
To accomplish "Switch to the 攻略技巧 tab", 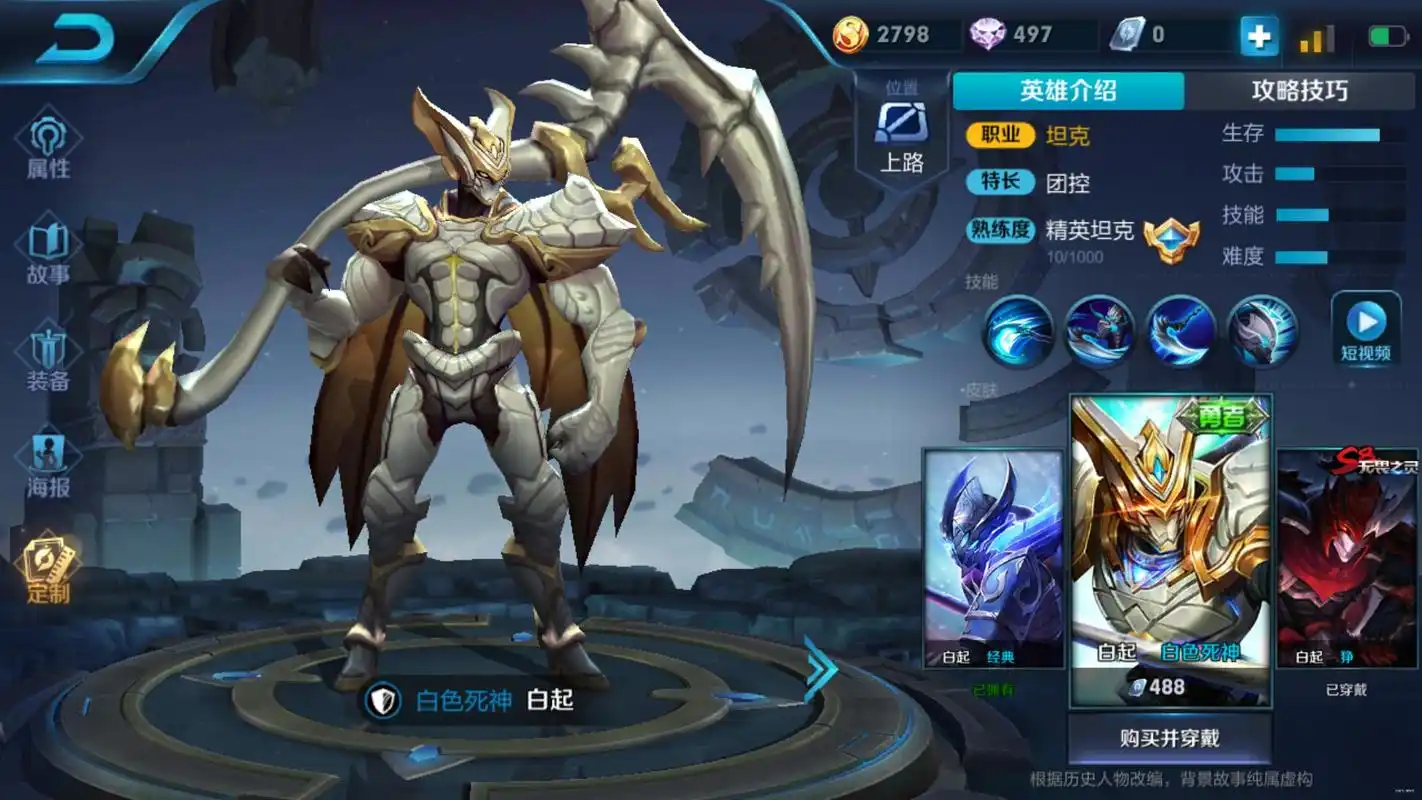I will click(1297, 92).
